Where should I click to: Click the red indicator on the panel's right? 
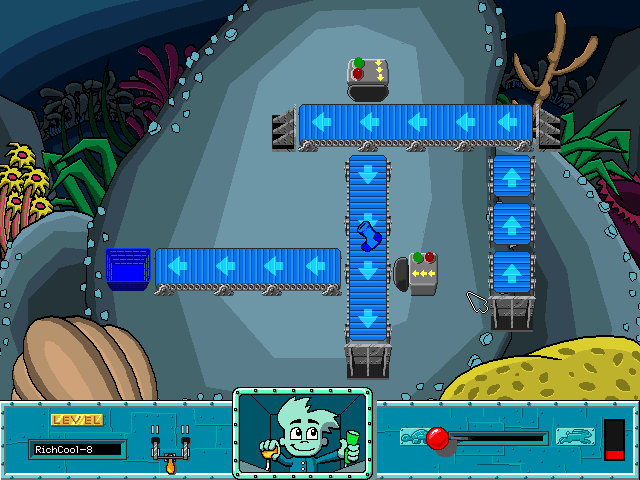(x=614, y=441)
